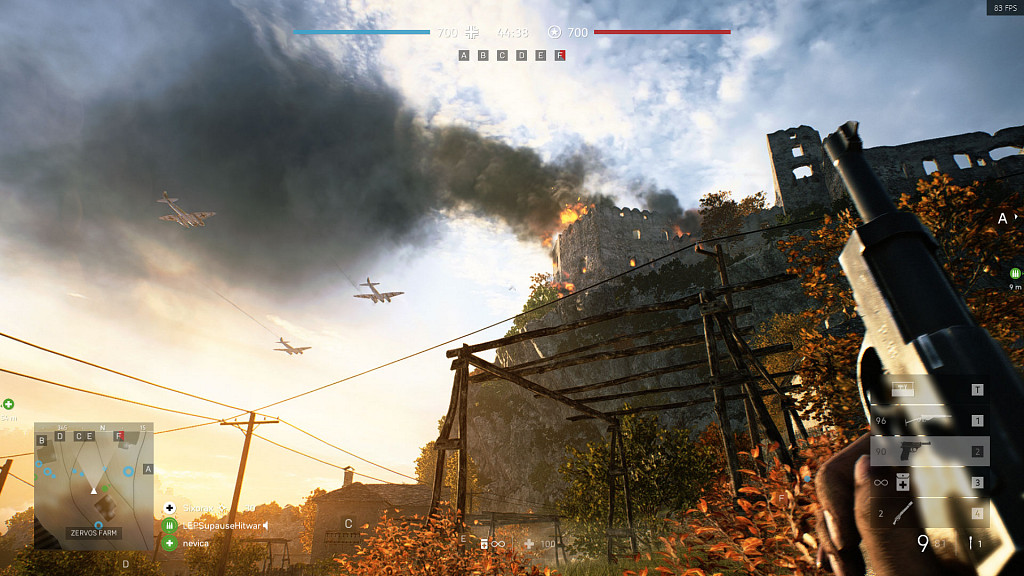Select objective C in the top flag row
1024x576 pixels.
502,56
